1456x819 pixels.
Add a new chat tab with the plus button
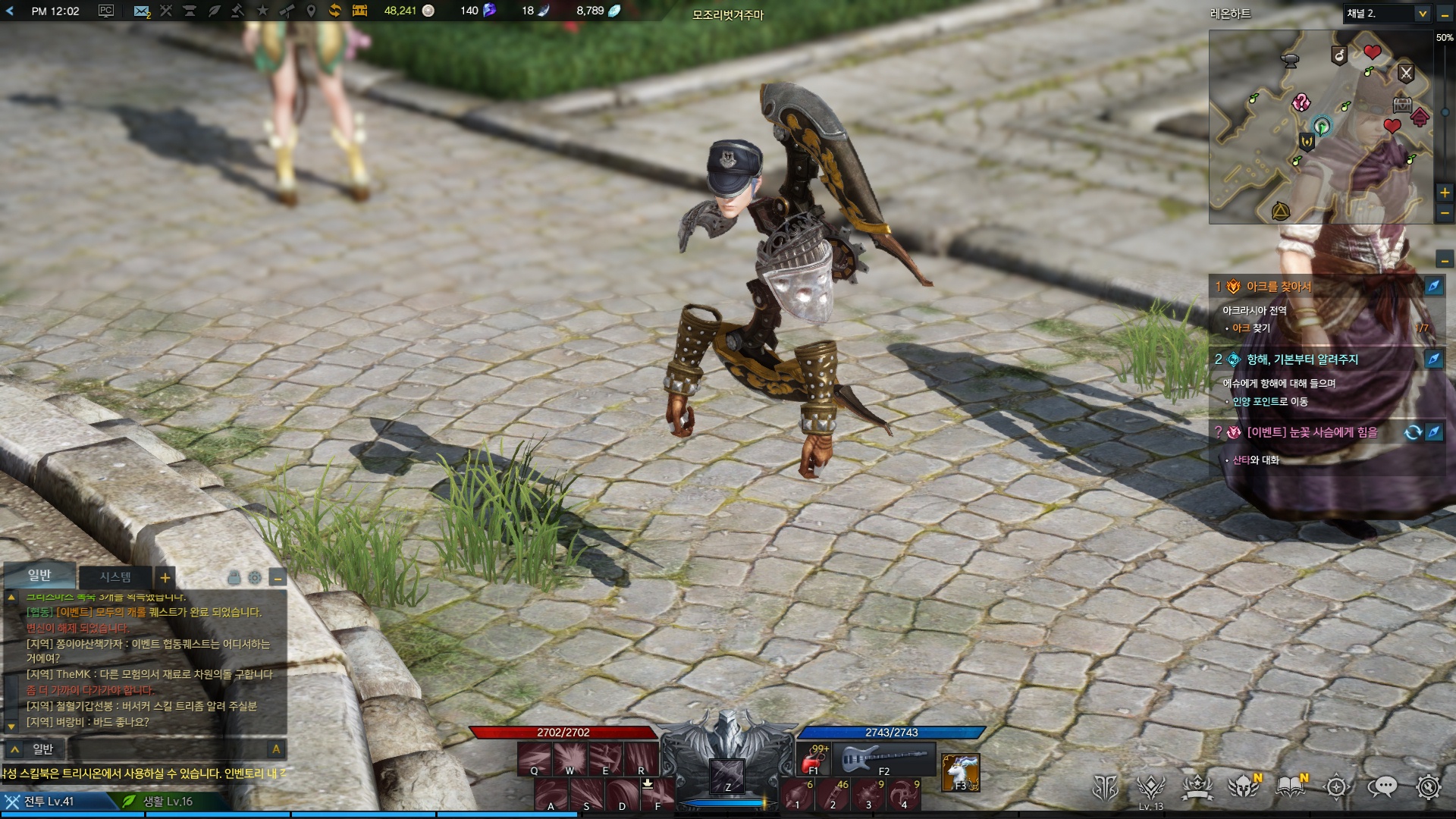pyautogui.click(x=165, y=578)
